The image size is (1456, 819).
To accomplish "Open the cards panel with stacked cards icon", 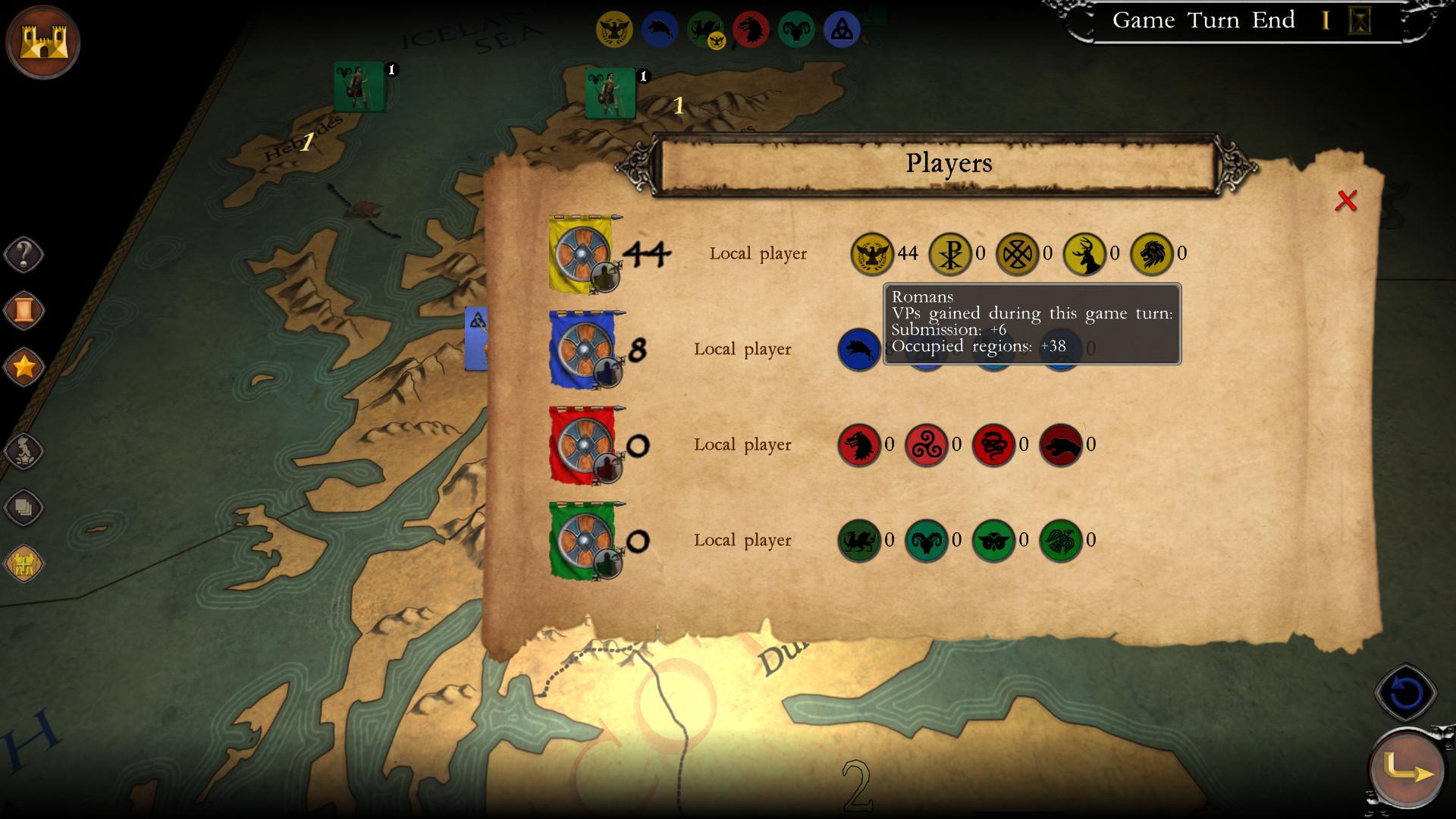I will (x=24, y=508).
